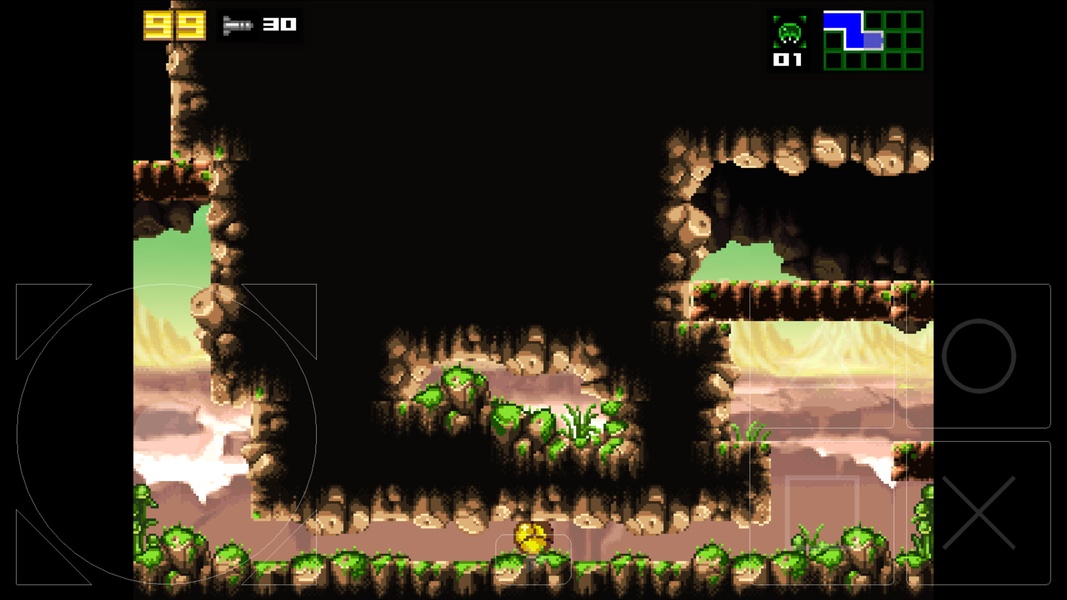Select the missile weapon icon

(x=238, y=25)
